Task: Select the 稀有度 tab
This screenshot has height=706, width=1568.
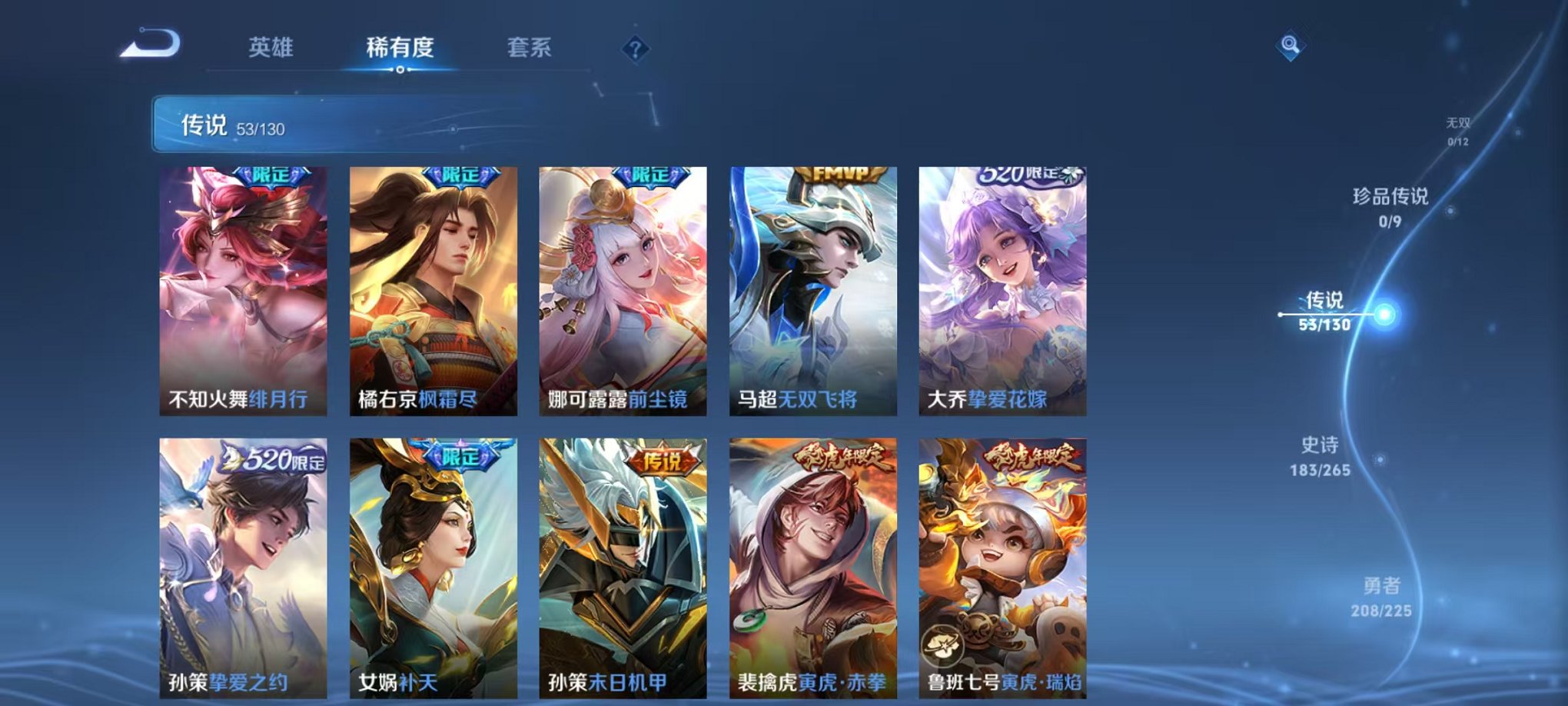Action: 400,48
